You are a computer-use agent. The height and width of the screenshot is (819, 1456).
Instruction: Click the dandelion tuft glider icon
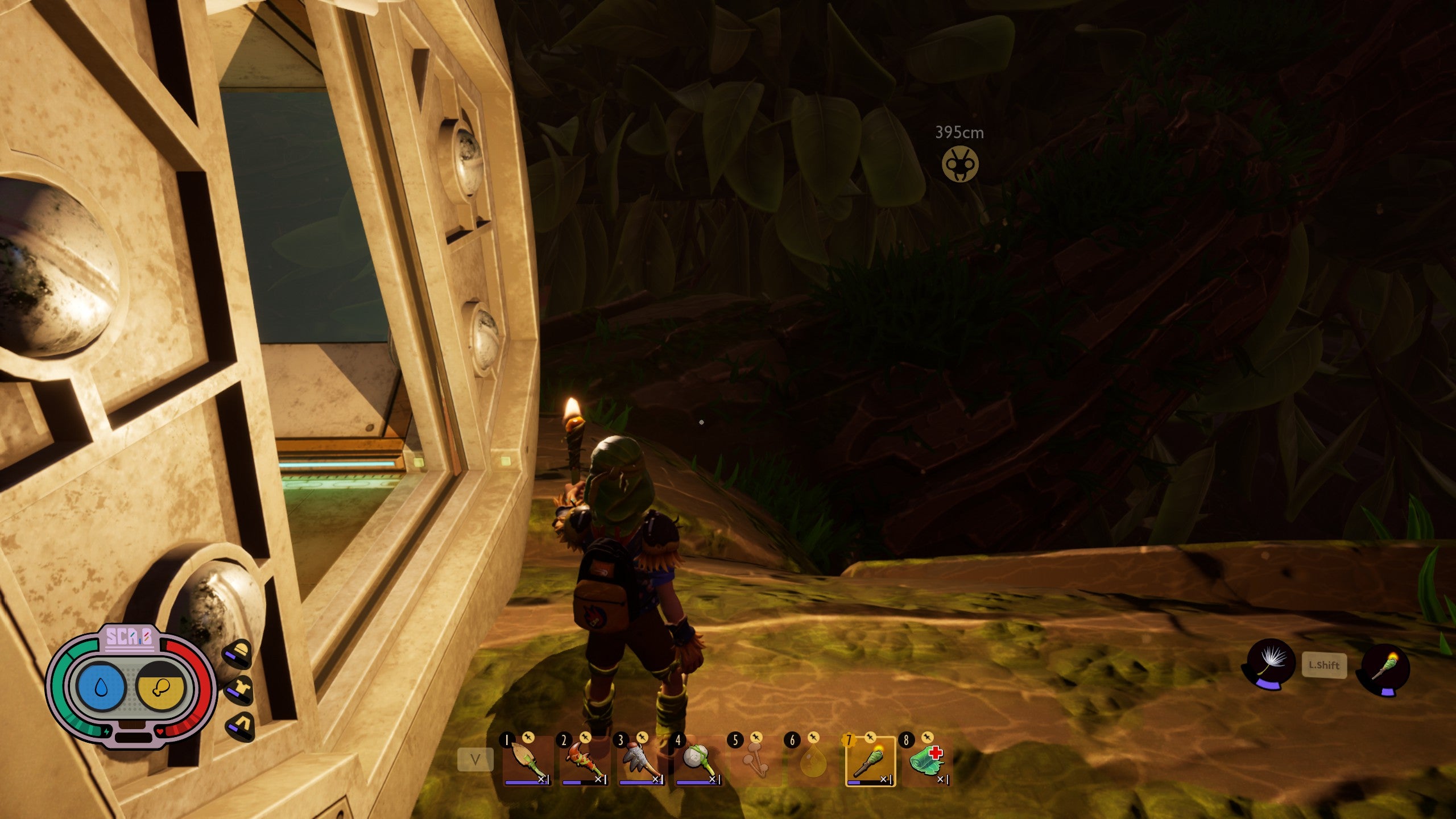(1271, 663)
